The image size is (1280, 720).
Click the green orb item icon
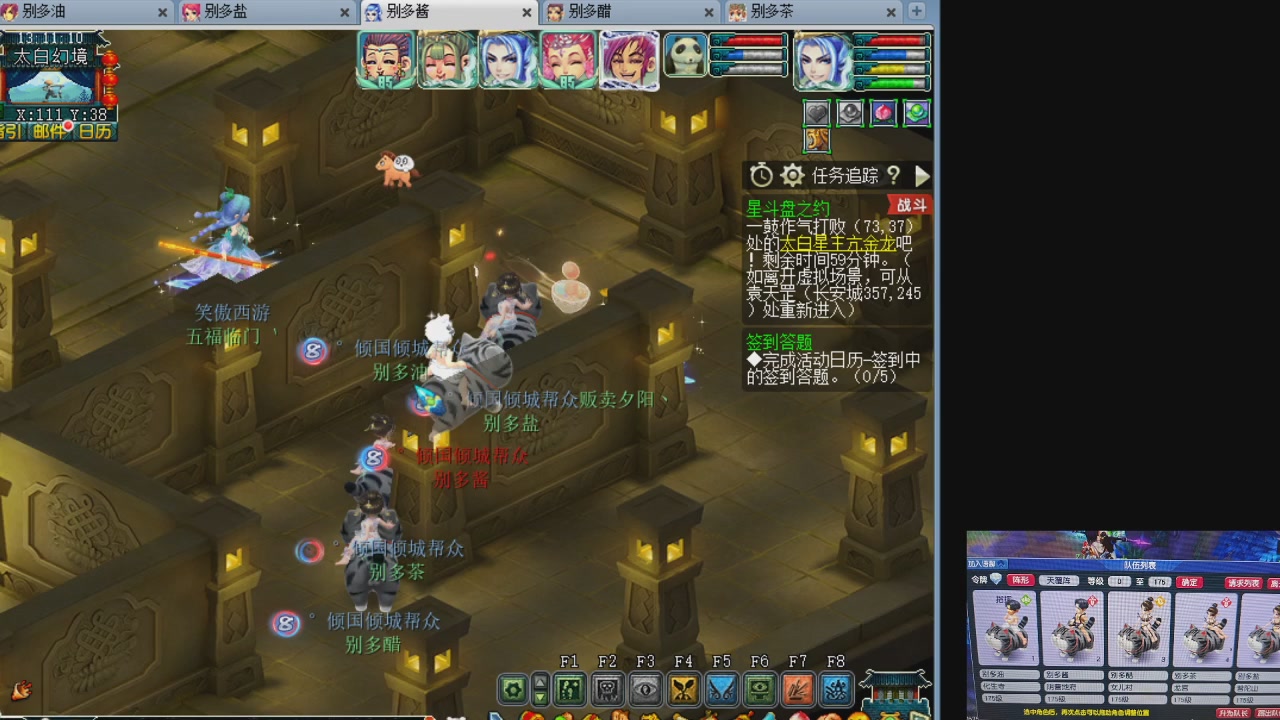917,112
